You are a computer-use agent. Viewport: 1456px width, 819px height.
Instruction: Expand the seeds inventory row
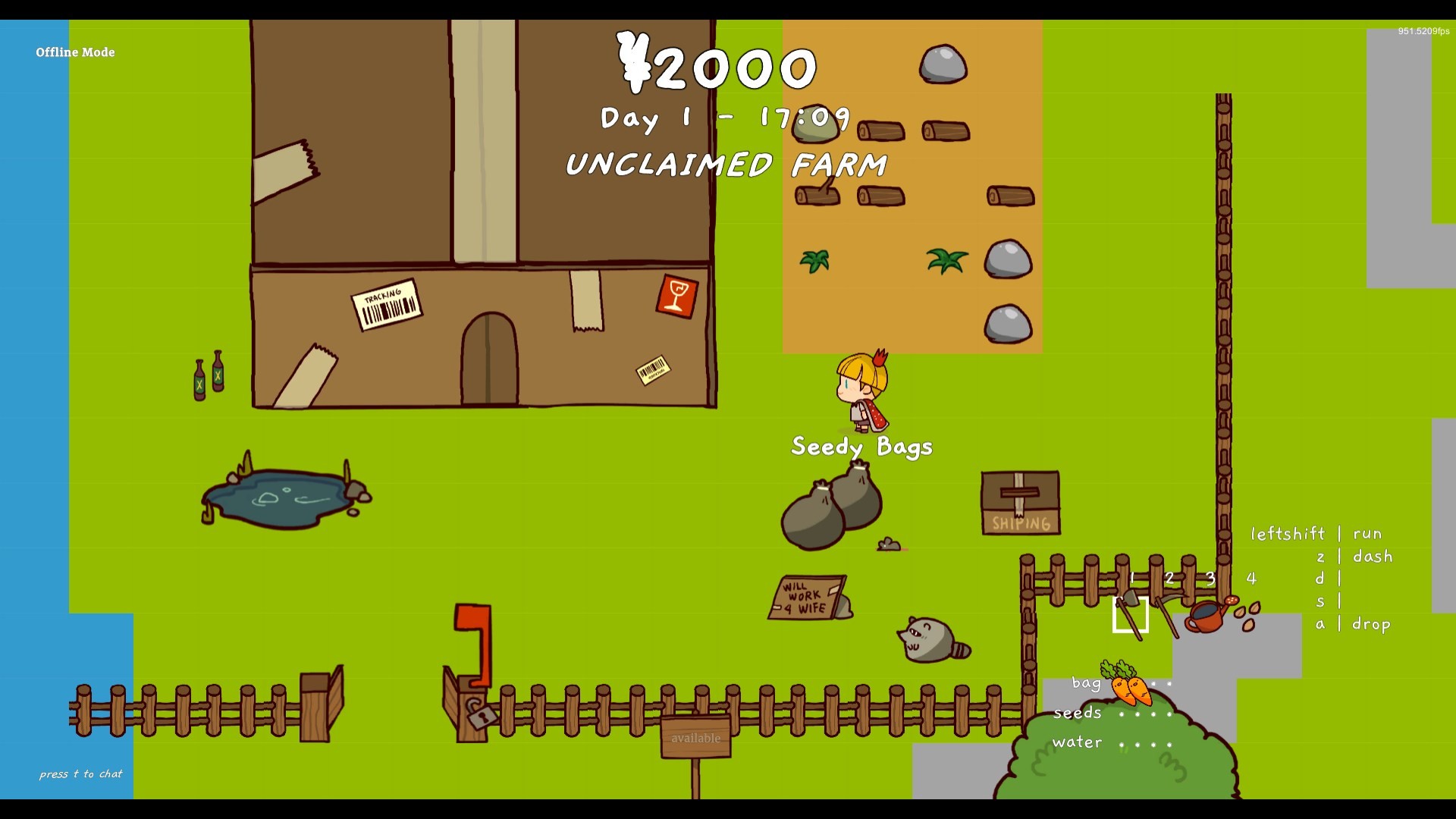tap(1076, 713)
